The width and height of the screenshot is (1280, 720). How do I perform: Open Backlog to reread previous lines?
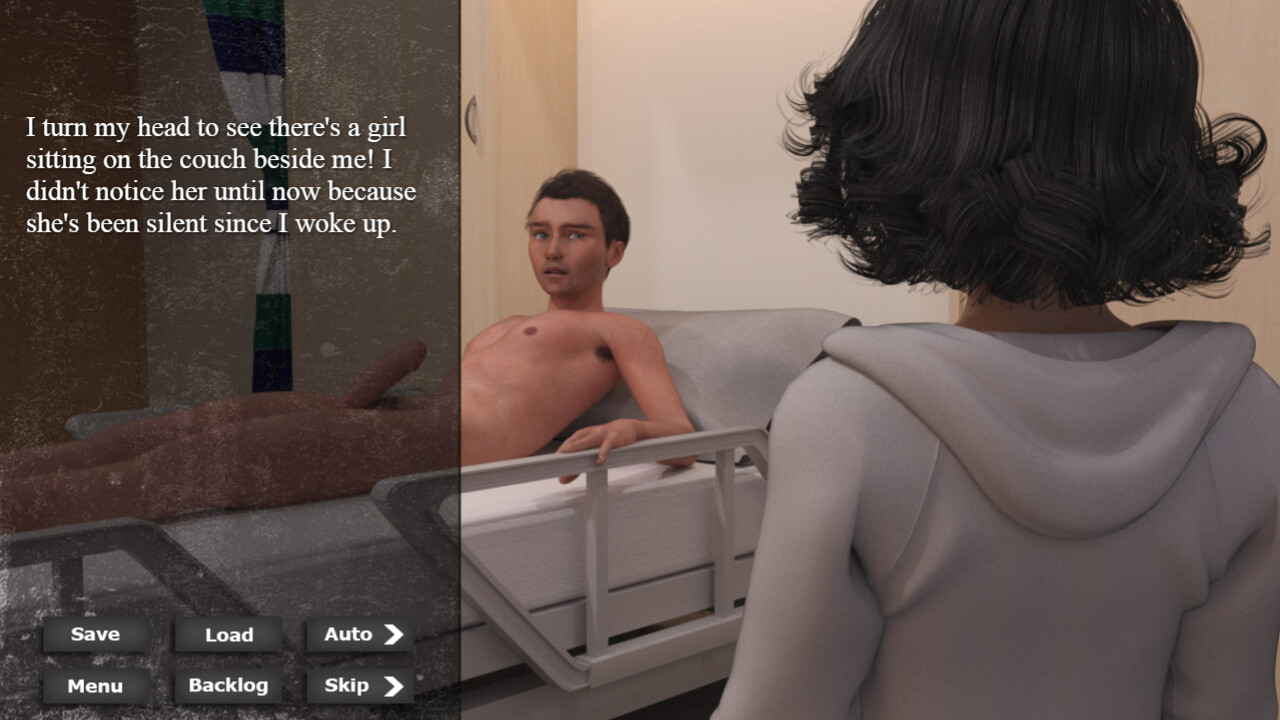tap(226, 686)
